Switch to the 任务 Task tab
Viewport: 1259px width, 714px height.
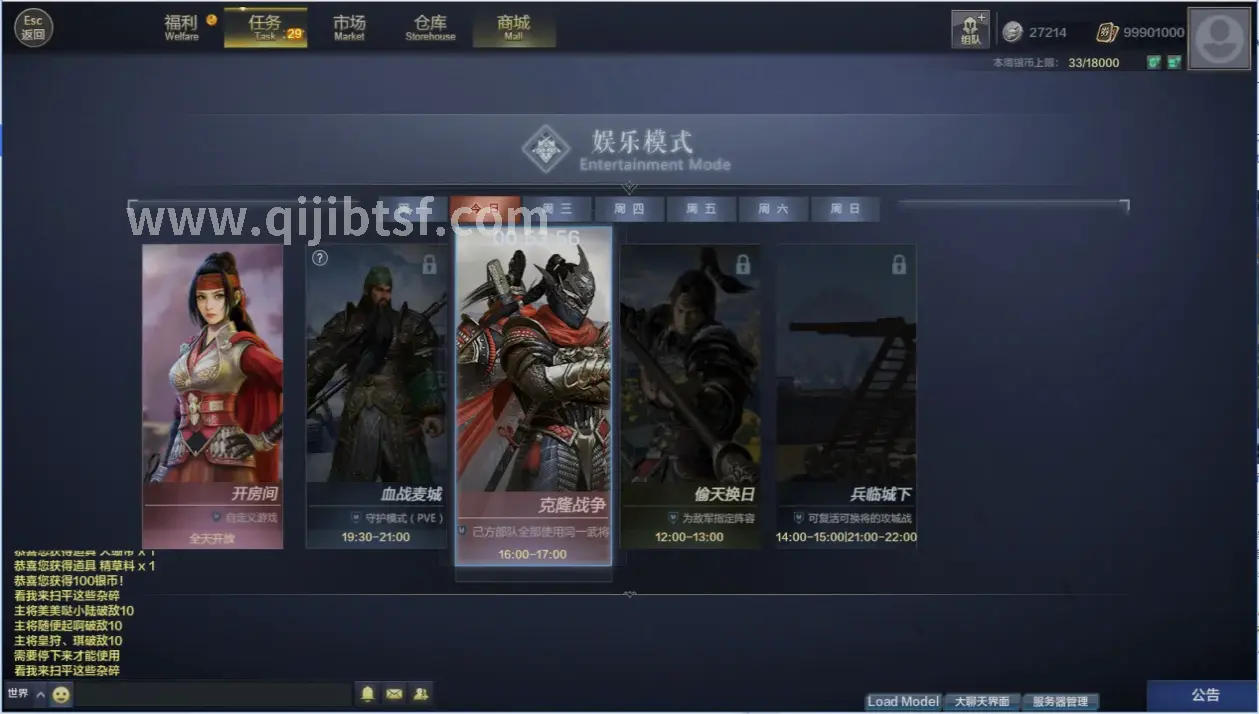(x=265, y=27)
